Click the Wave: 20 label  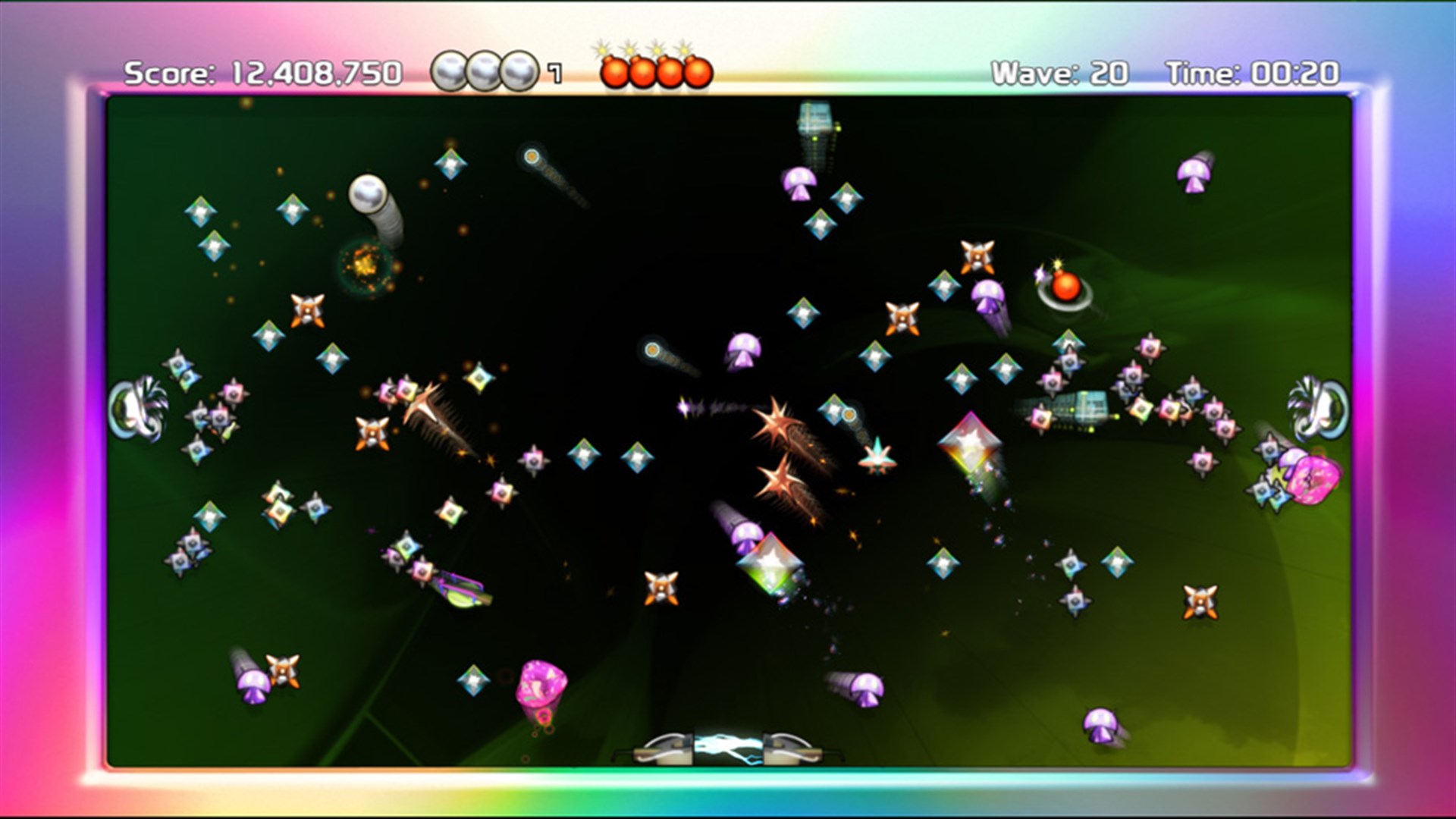click(1062, 72)
